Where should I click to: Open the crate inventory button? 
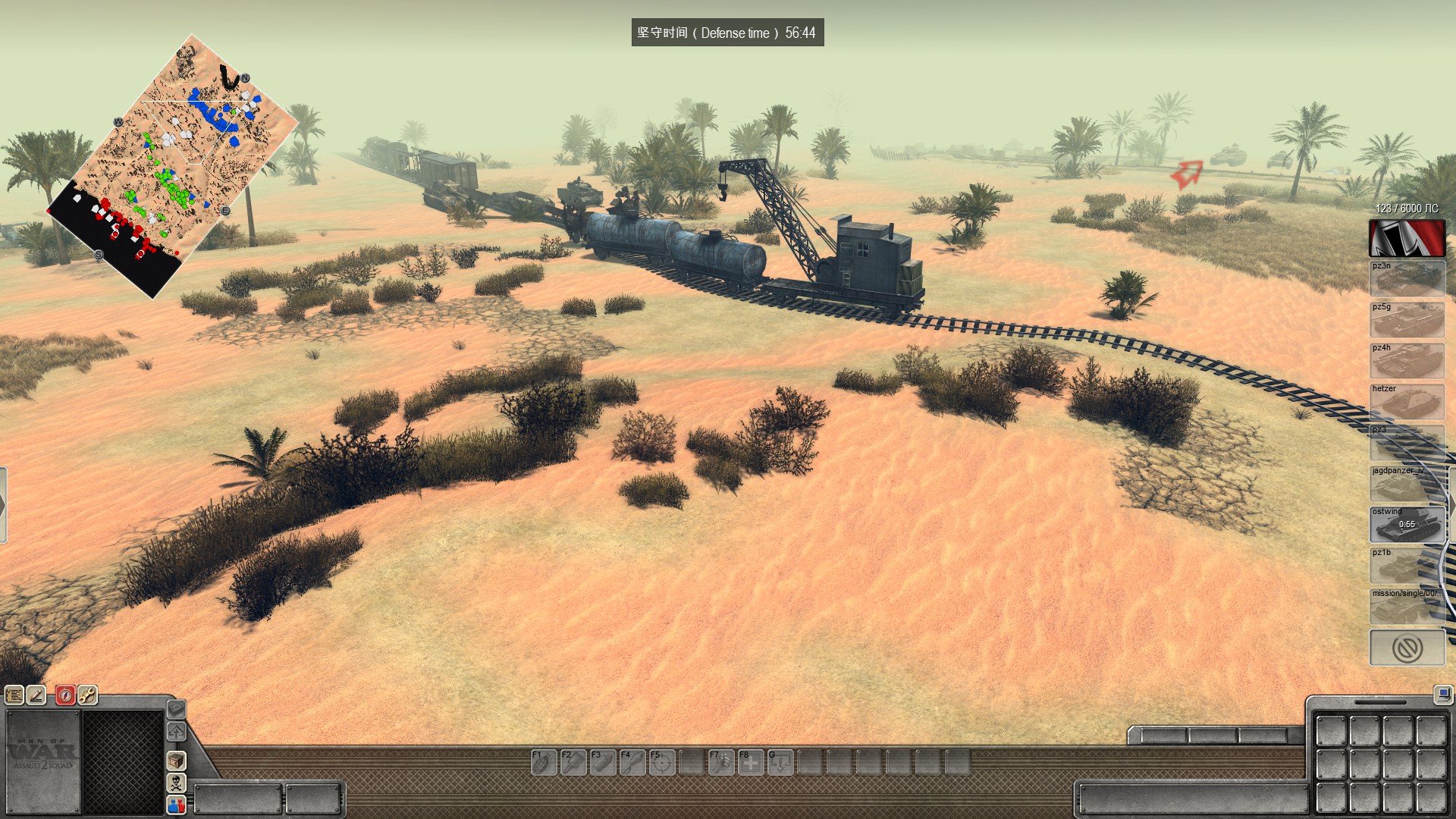176,760
